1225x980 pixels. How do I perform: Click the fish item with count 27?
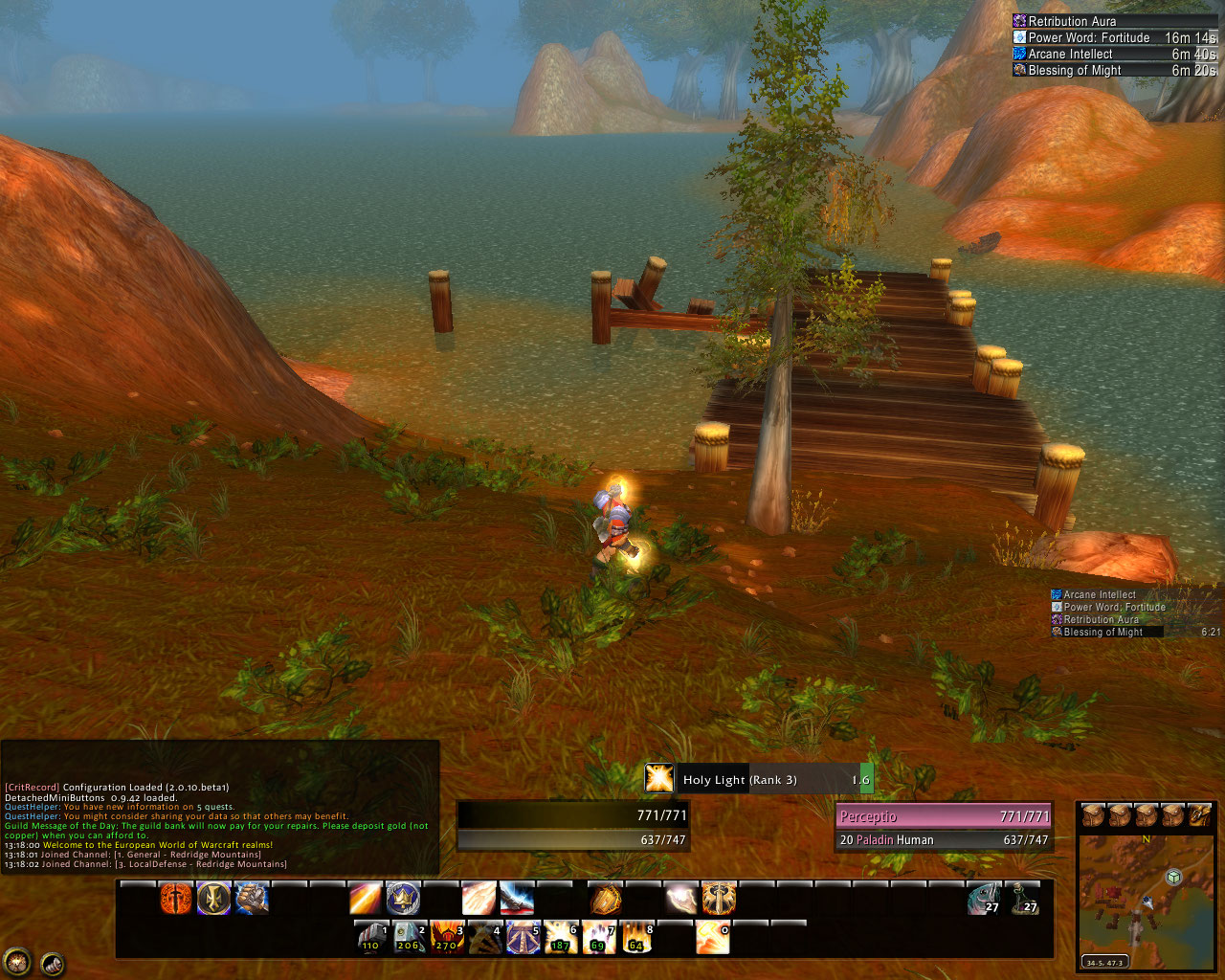click(984, 899)
